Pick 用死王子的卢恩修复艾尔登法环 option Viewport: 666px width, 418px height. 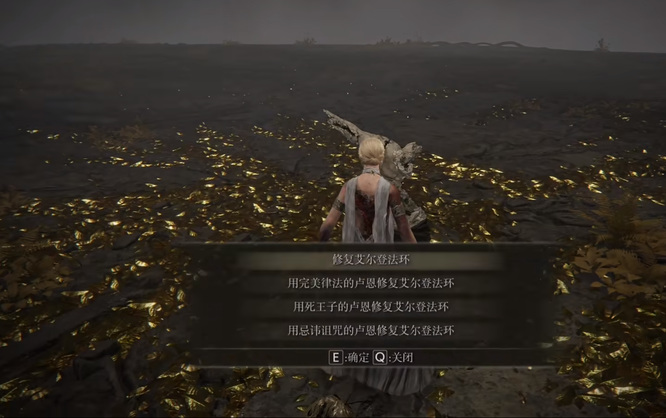(371, 306)
